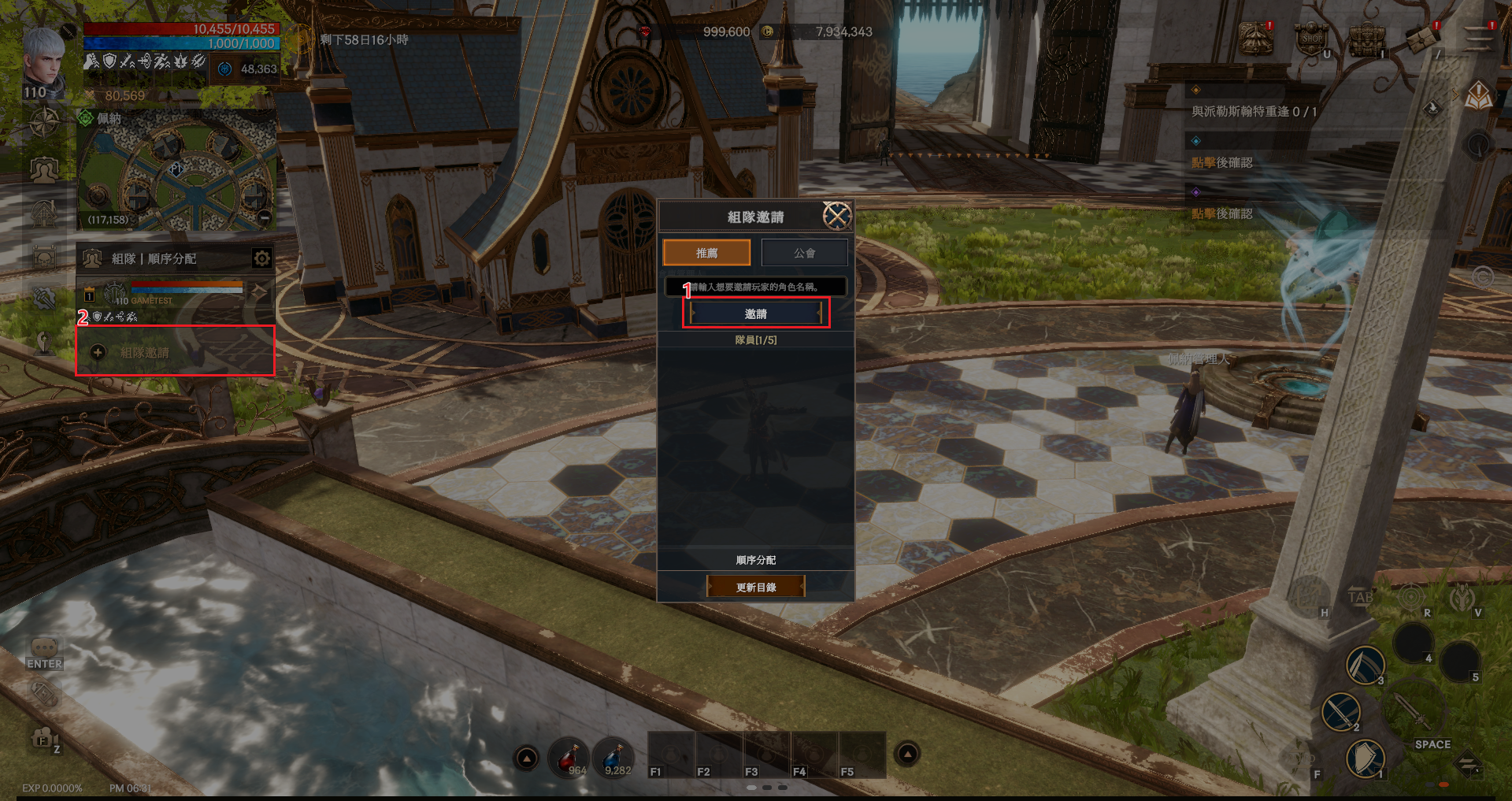
Task: Zoom out the minimap with minus button
Action: (265, 217)
